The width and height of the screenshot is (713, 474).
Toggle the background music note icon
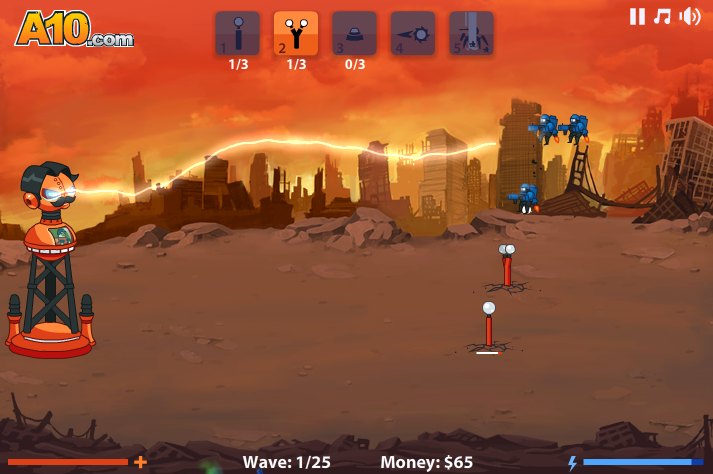pos(662,16)
